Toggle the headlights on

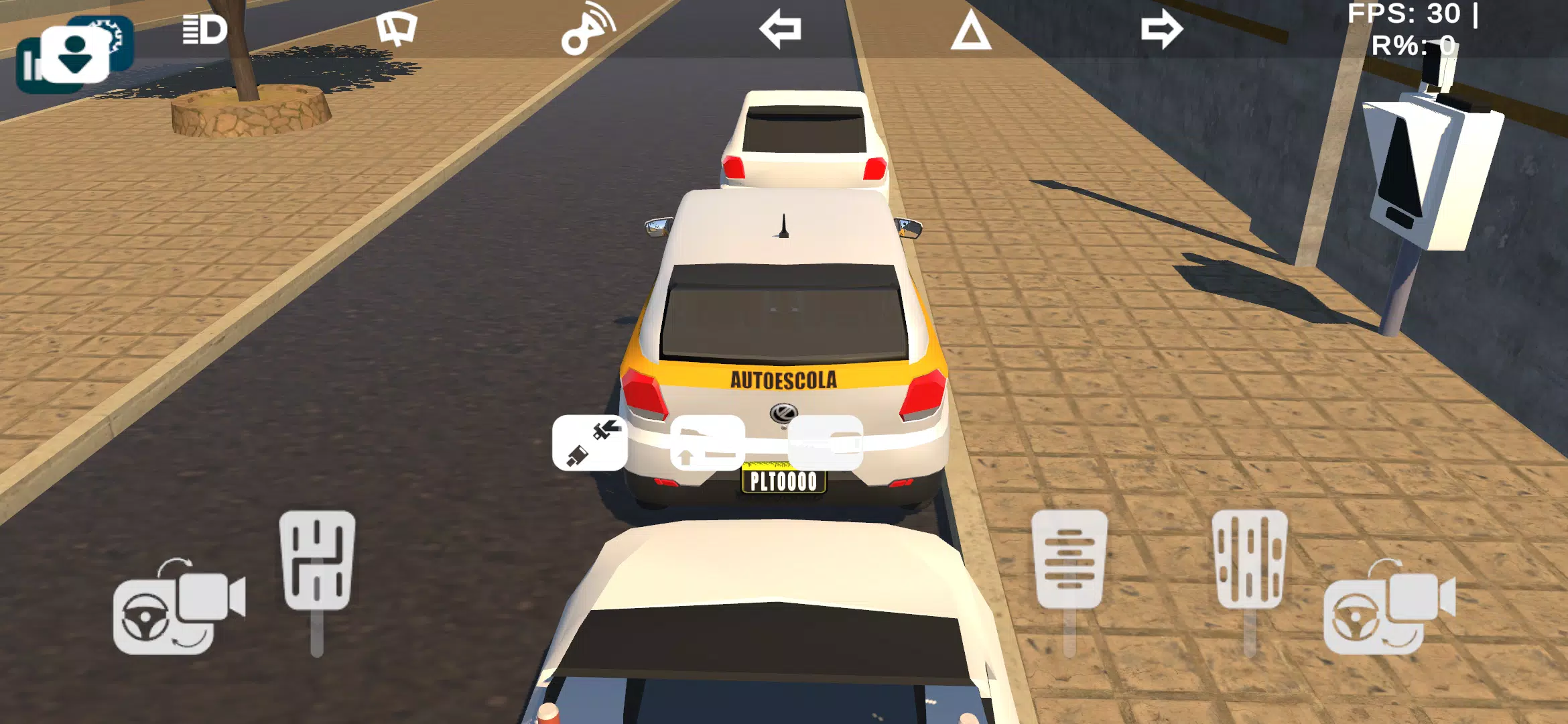click(x=201, y=28)
